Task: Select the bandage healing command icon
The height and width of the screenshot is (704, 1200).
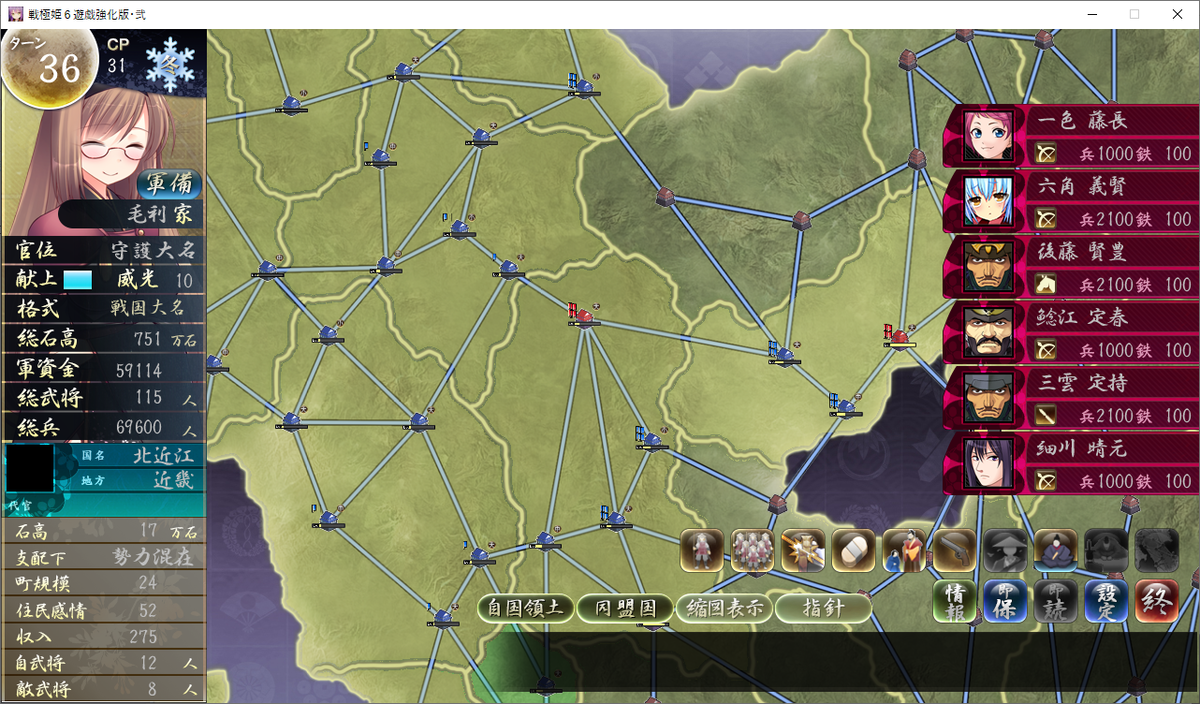Action: pyautogui.click(x=853, y=550)
